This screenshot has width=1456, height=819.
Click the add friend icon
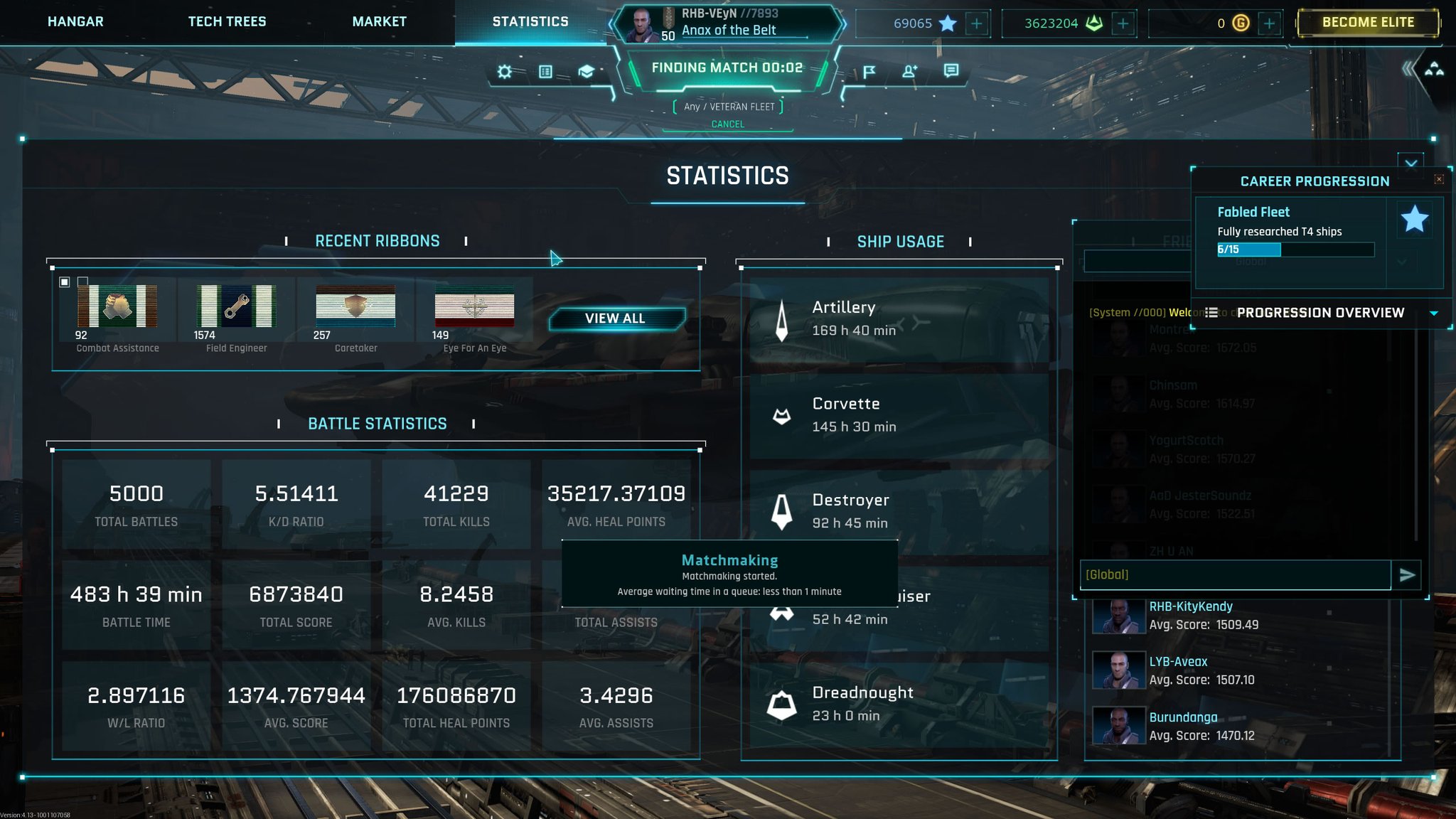point(909,71)
